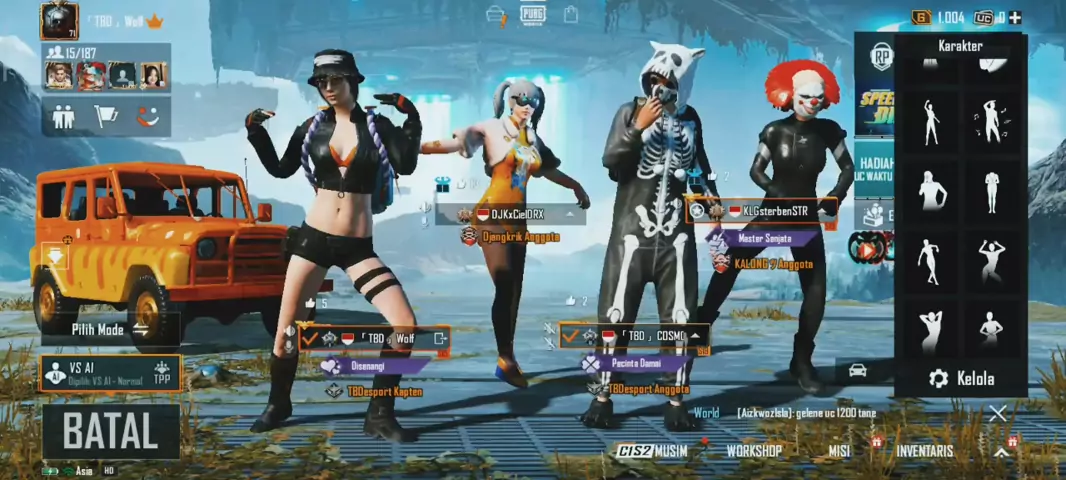
Task: Click the orange smiley face icon
Action: pos(148,116)
